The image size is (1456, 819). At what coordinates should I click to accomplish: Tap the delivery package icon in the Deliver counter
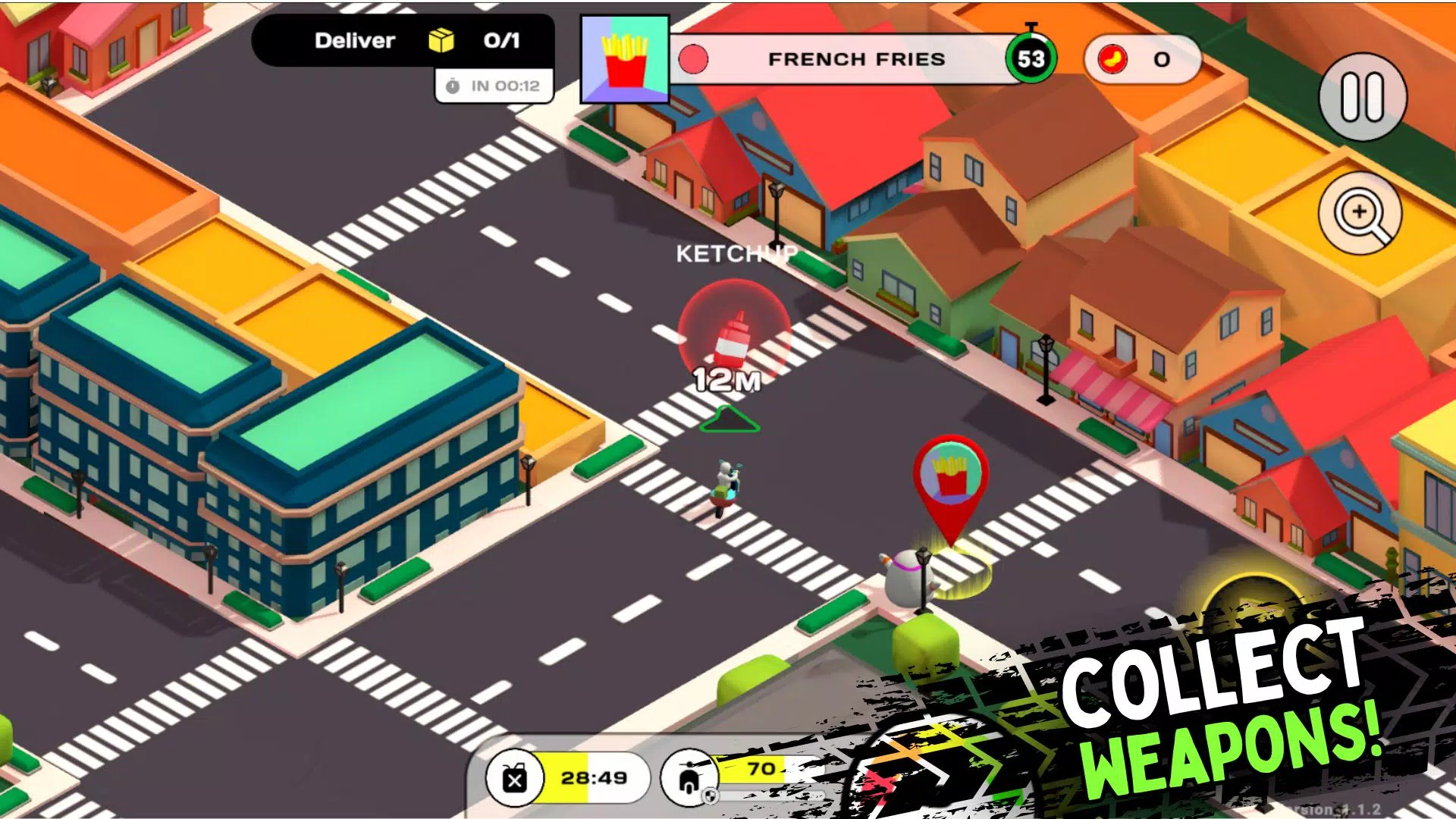[441, 40]
